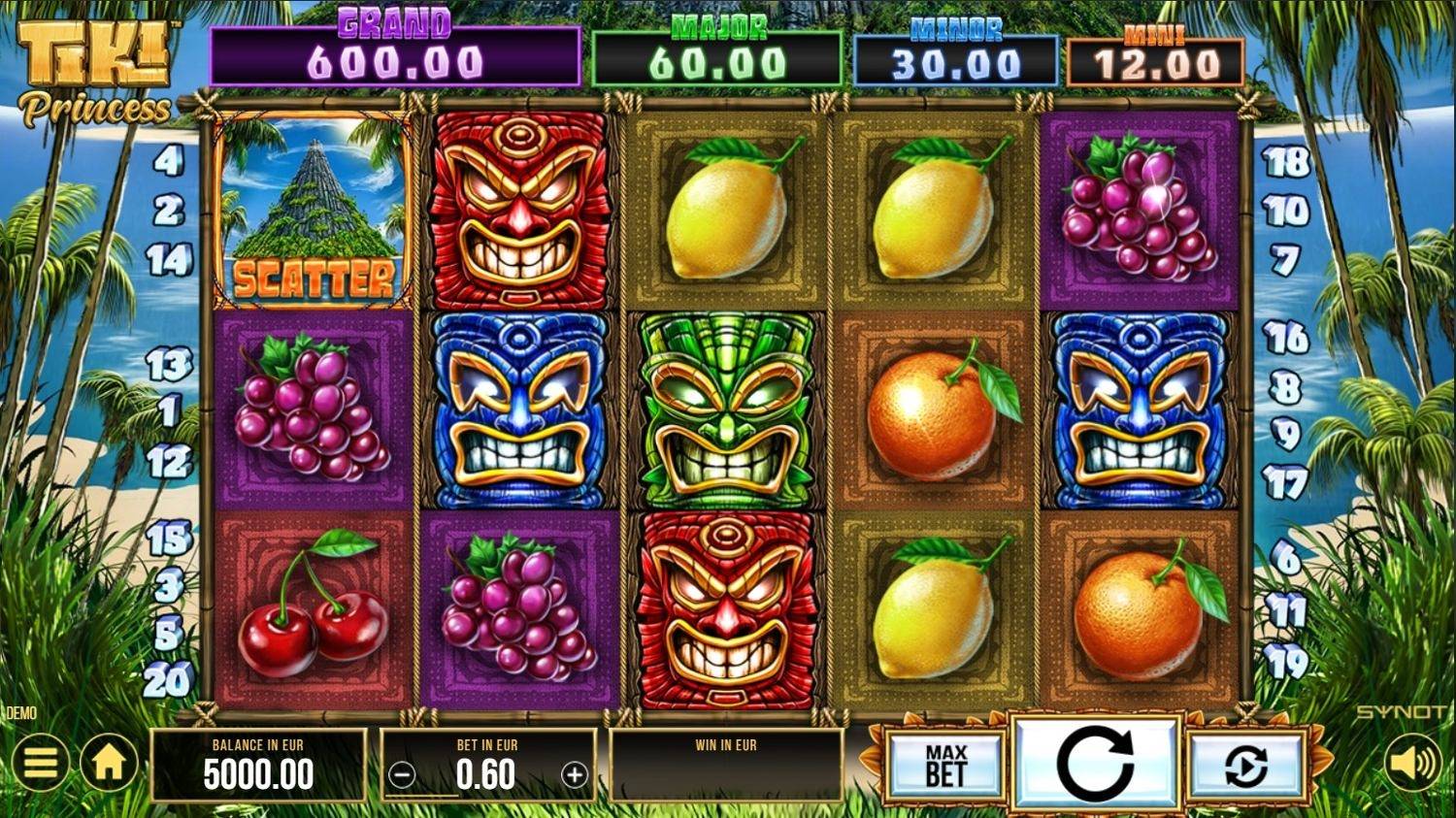Increase the bet with the plus button
1456x818 pixels.
575,775
